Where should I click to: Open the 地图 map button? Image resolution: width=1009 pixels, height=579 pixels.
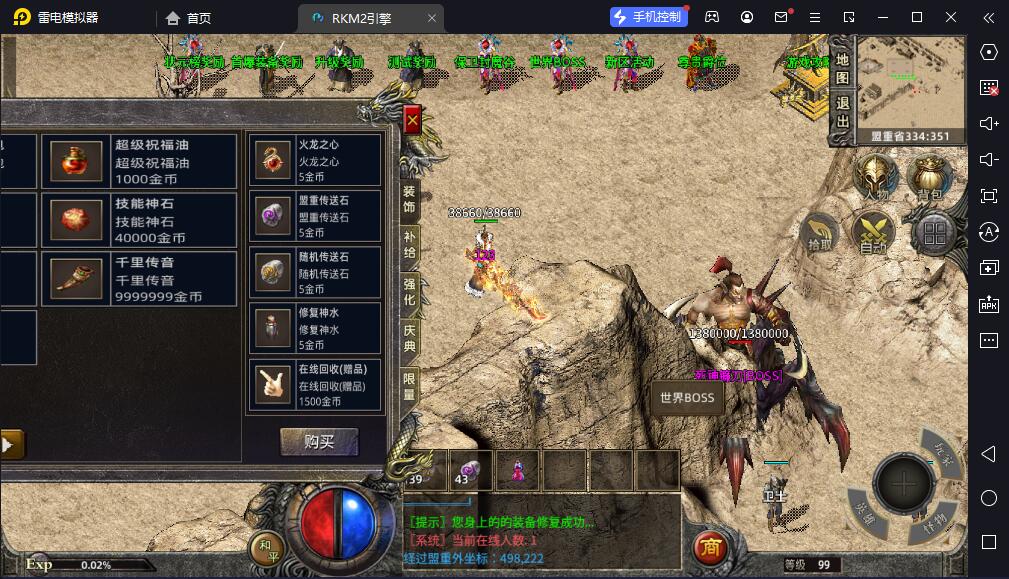pyautogui.click(x=842, y=67)
